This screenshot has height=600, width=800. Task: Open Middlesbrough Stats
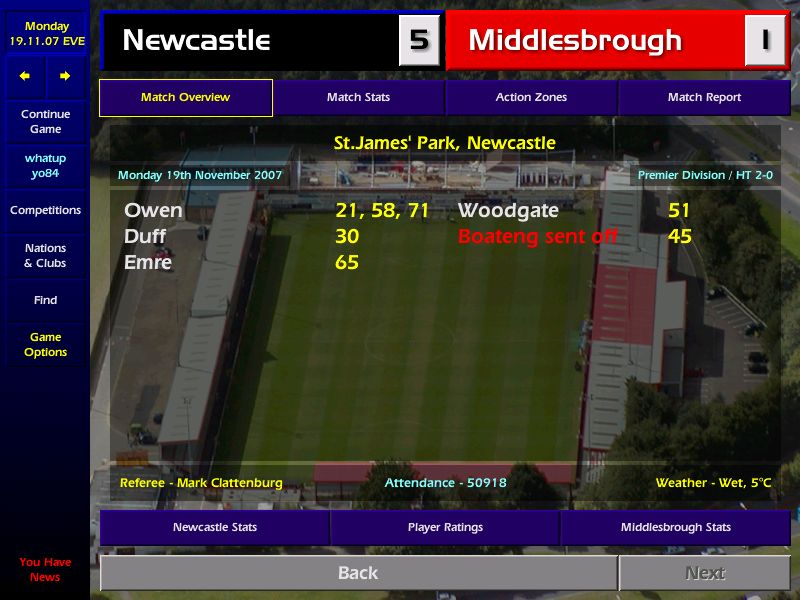tap(675, 527)
